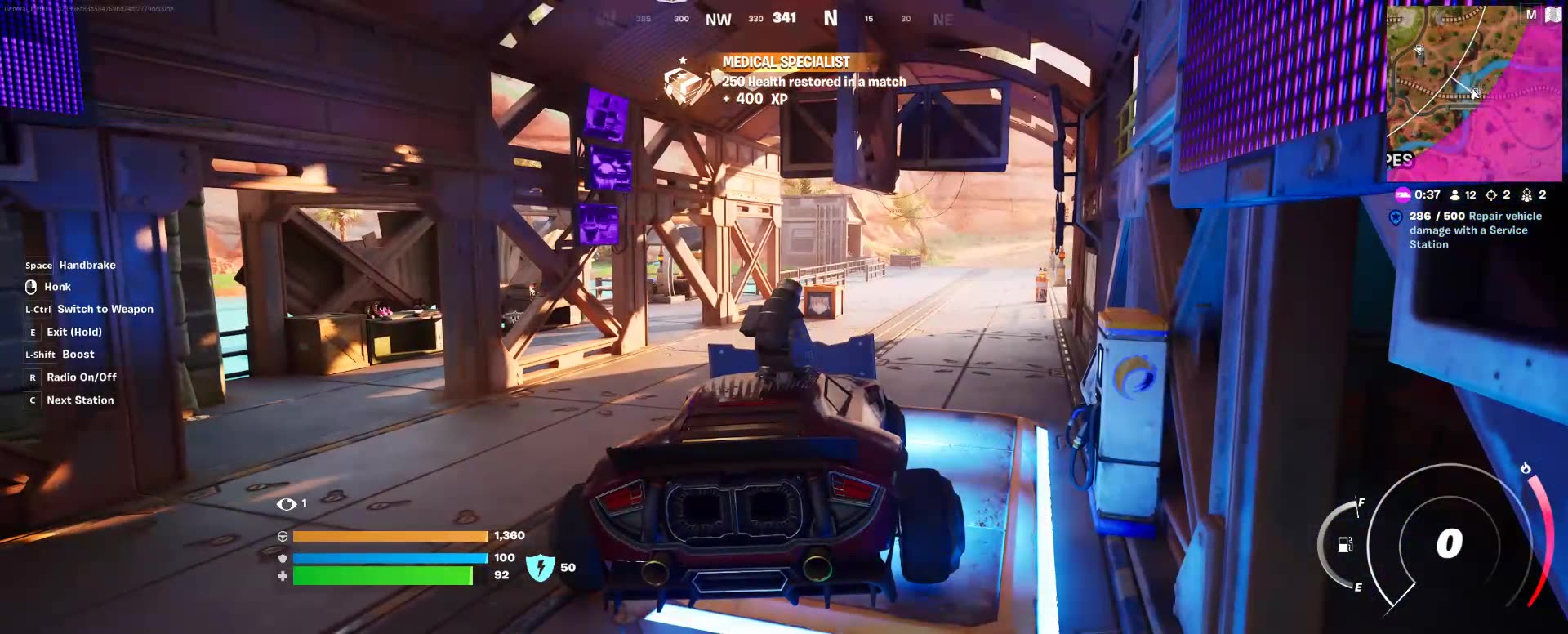Select the steering wheel icon beside vehicle health
Viewport: 1568px width, 634px height.
[x=282, y=537]
